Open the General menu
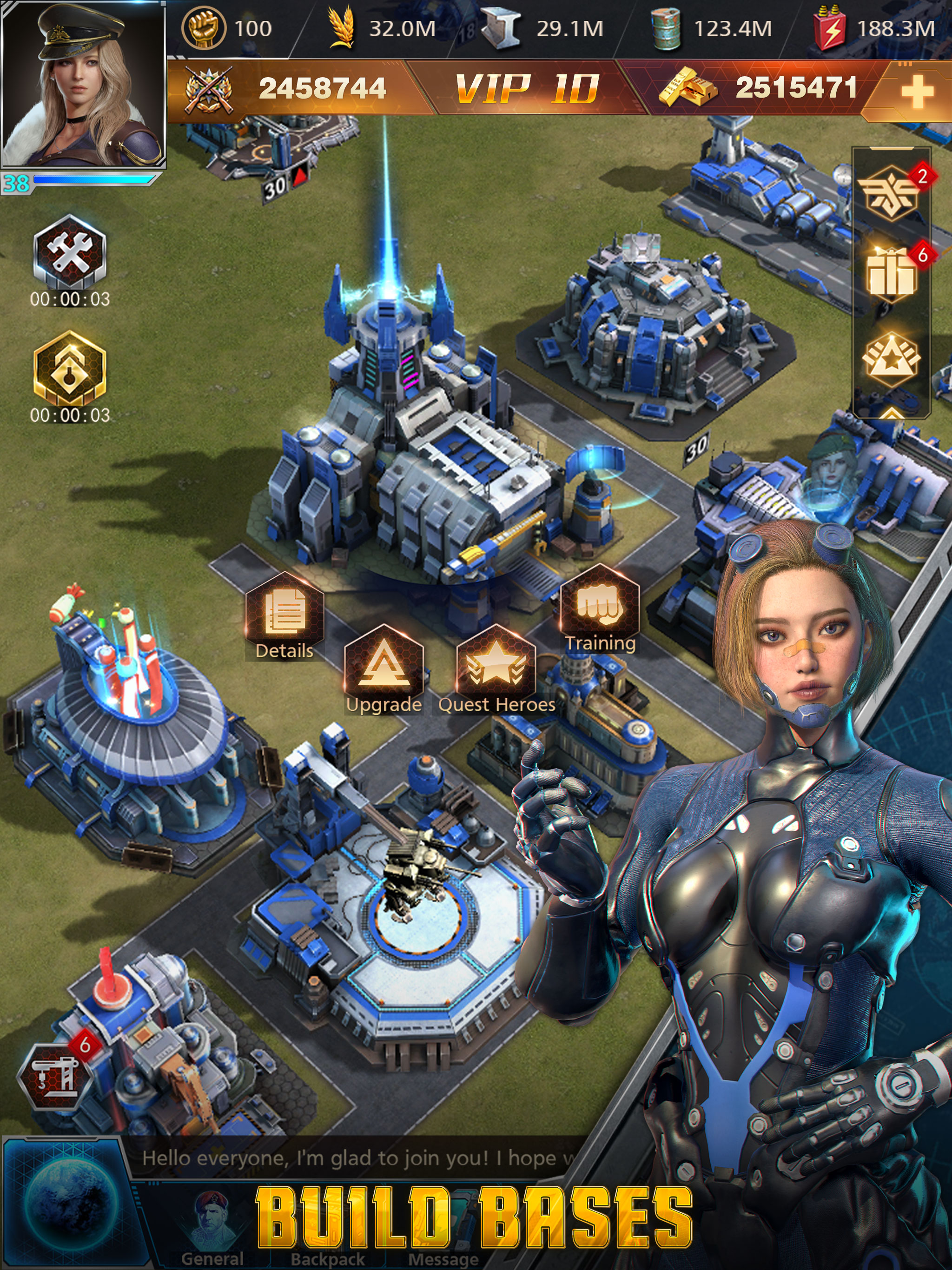This screenshot has width=952, height=1270. [x=212, y=1234]
